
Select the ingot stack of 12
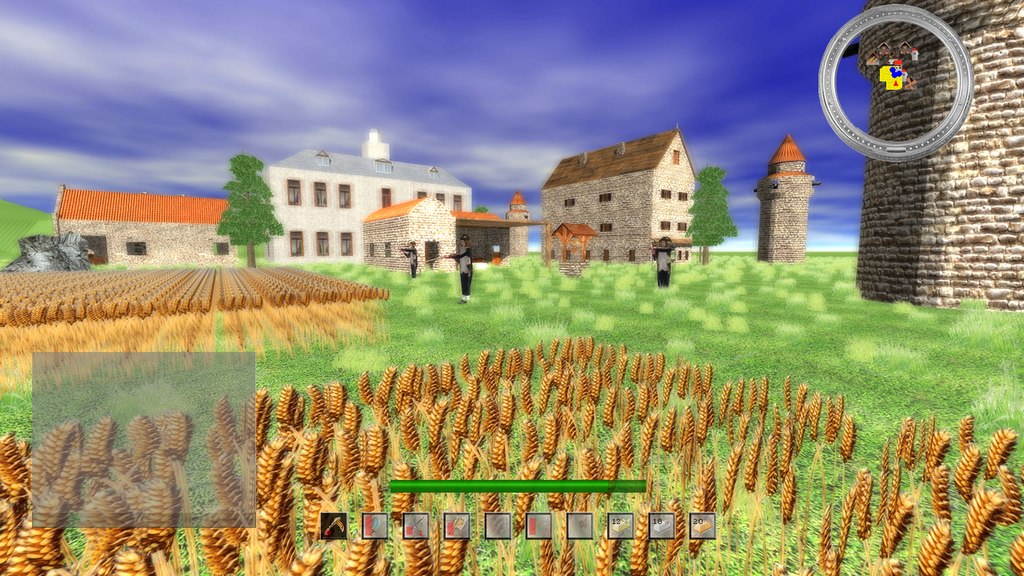click(620, 526)
